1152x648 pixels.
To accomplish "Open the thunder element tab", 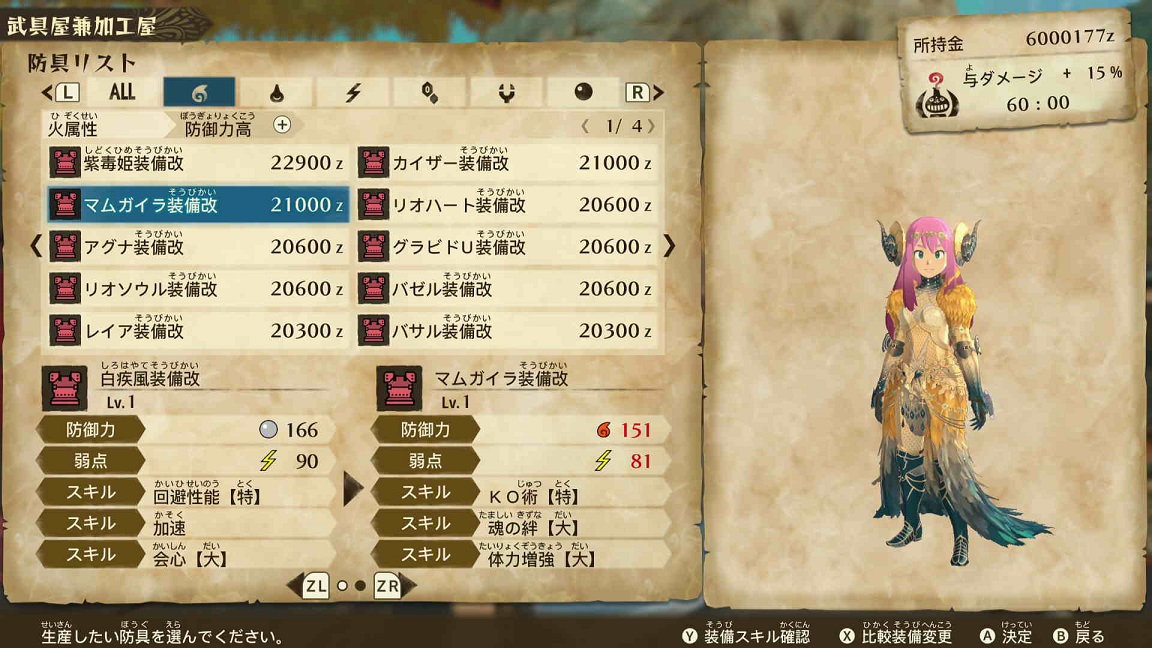I will 353,92.
